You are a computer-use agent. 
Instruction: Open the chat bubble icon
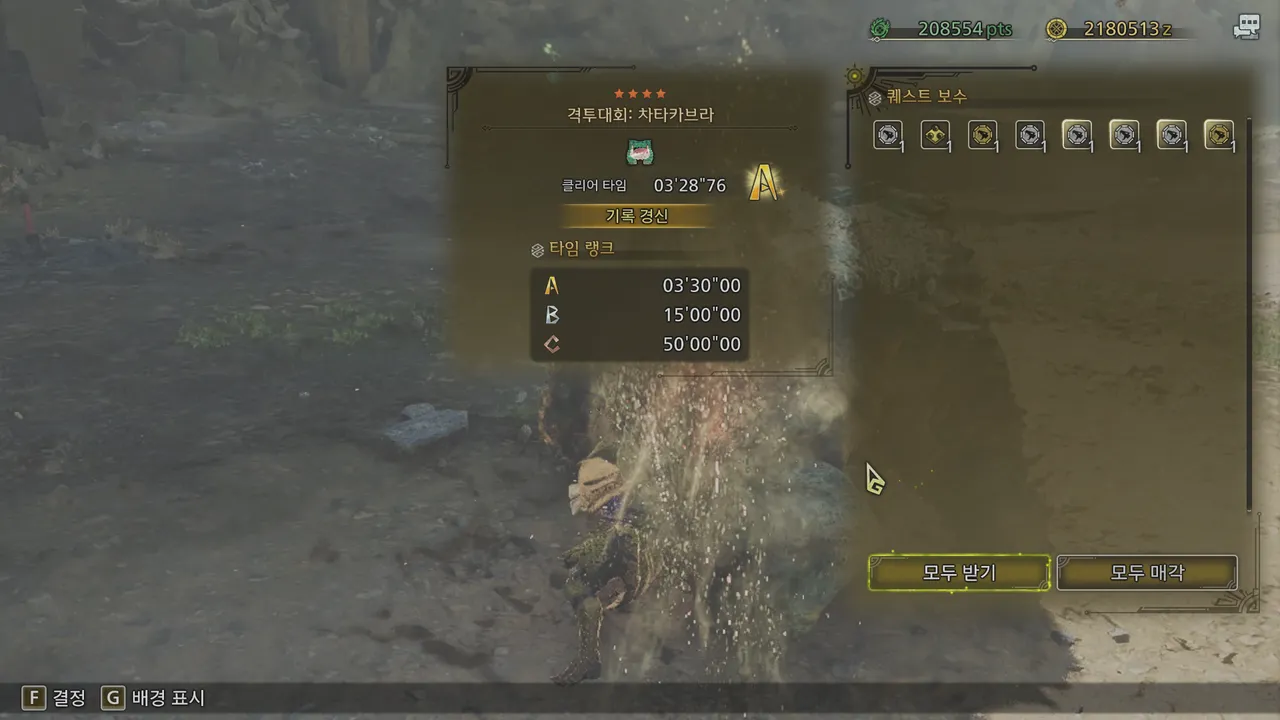point(1246,28)
